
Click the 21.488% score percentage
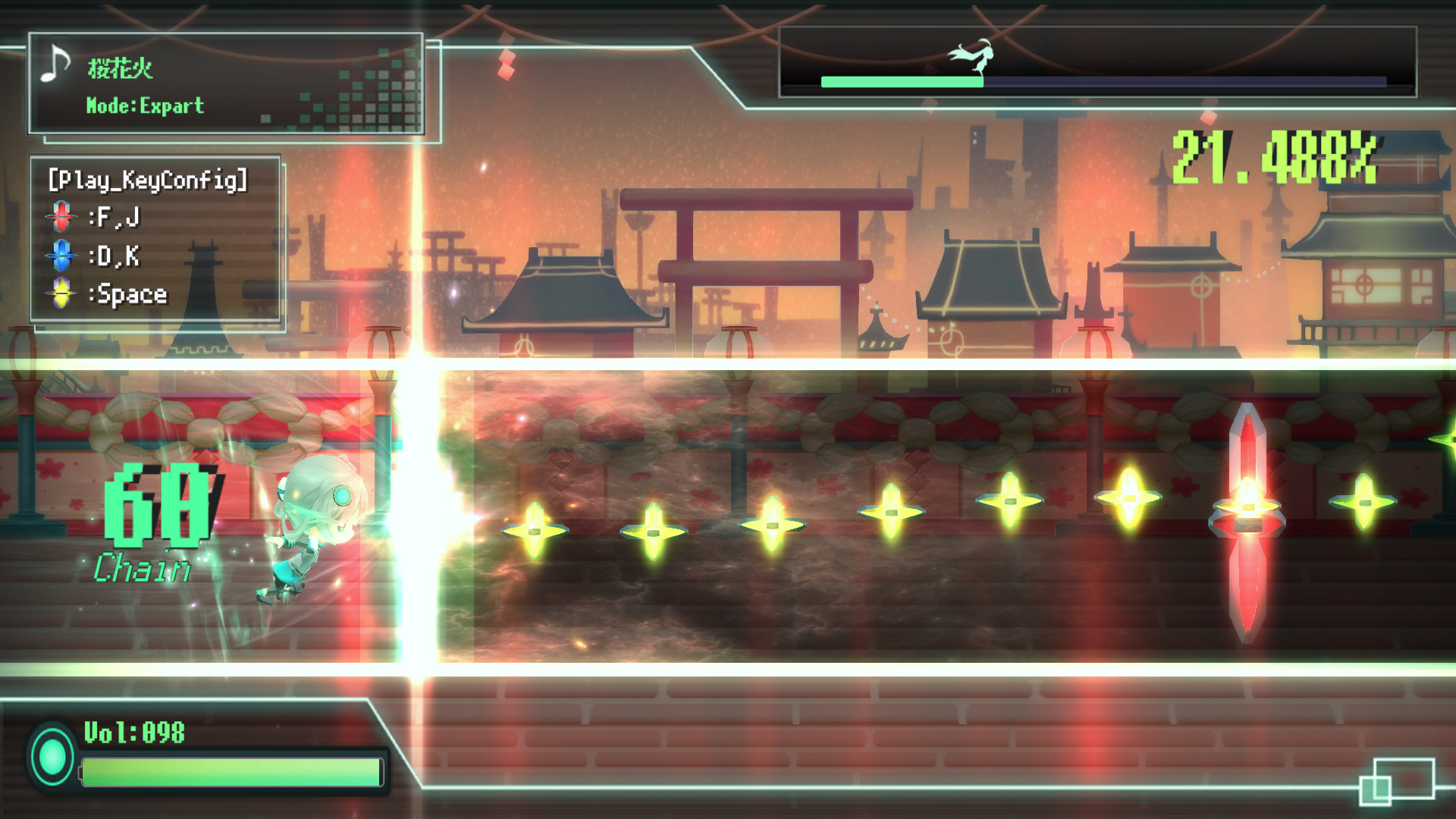click(x=1274, y=161)
